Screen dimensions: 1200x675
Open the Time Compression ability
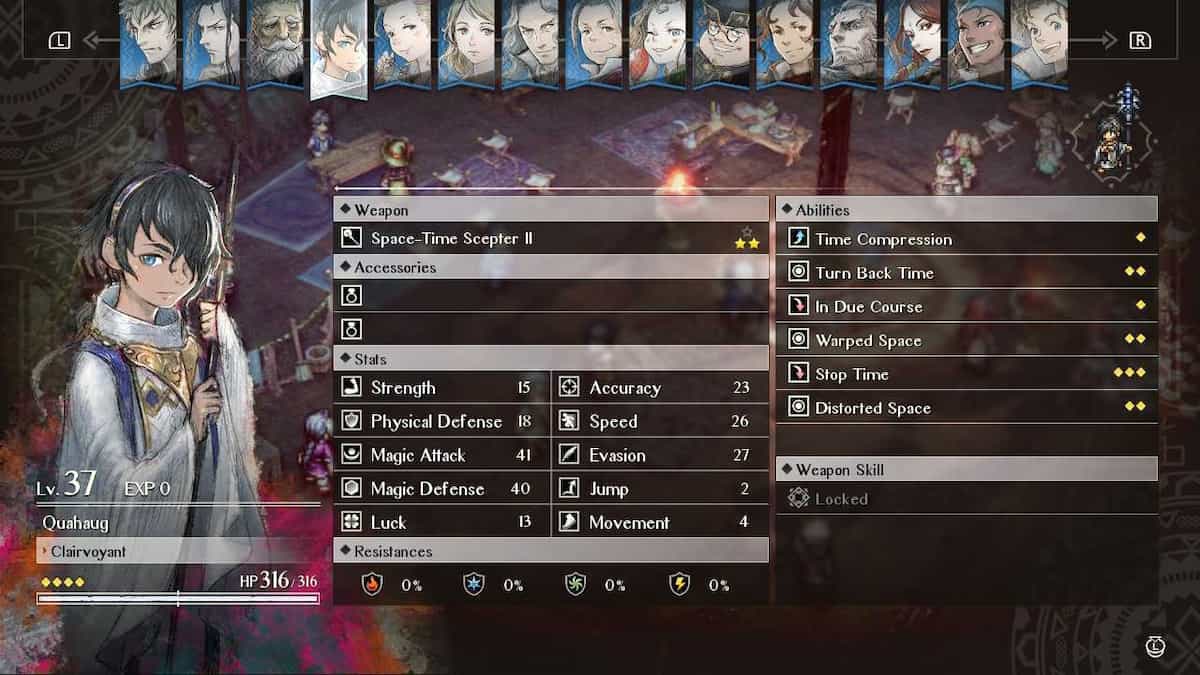point(966,239)
